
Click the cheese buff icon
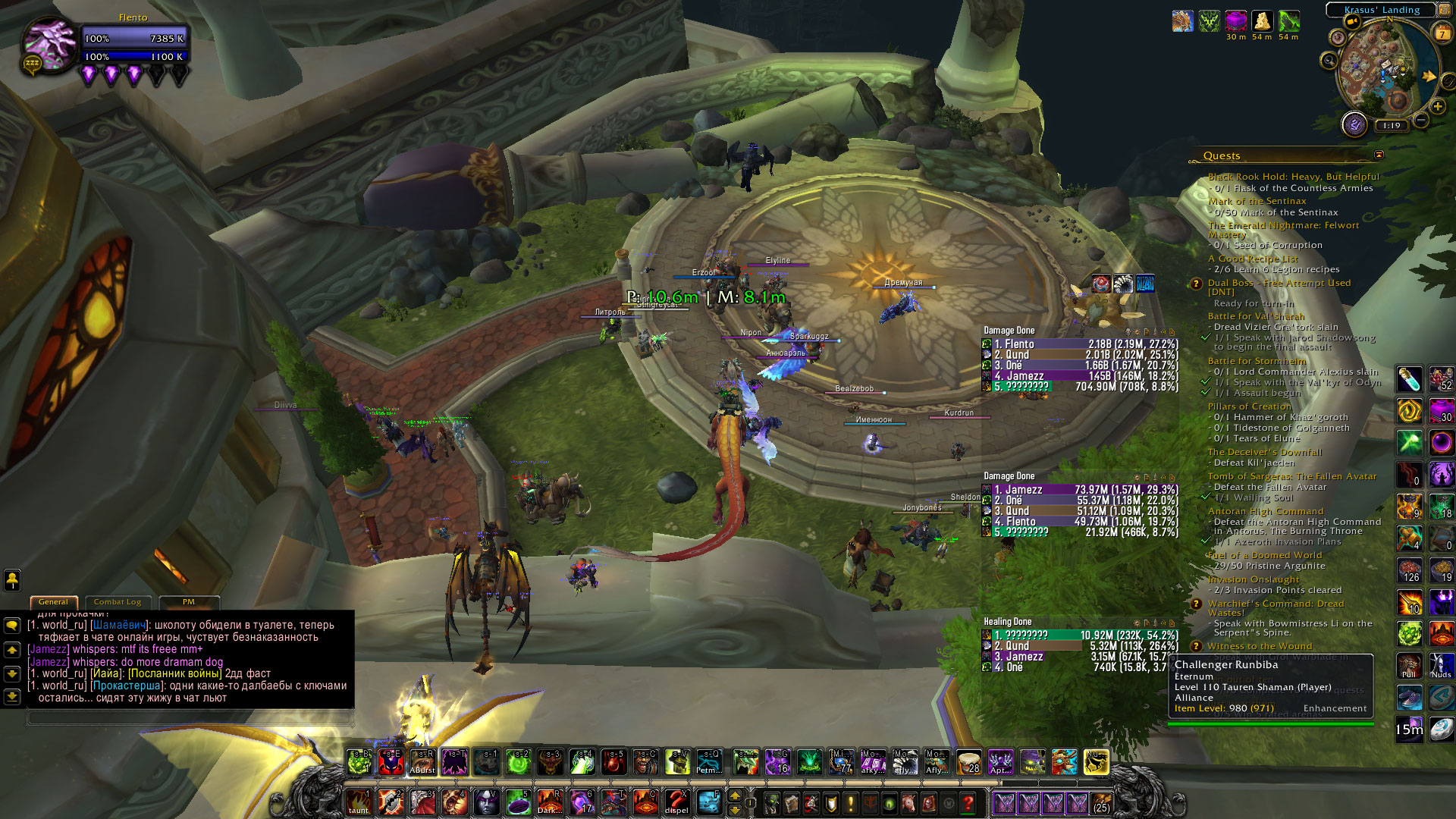click(x=1262, y=20)
